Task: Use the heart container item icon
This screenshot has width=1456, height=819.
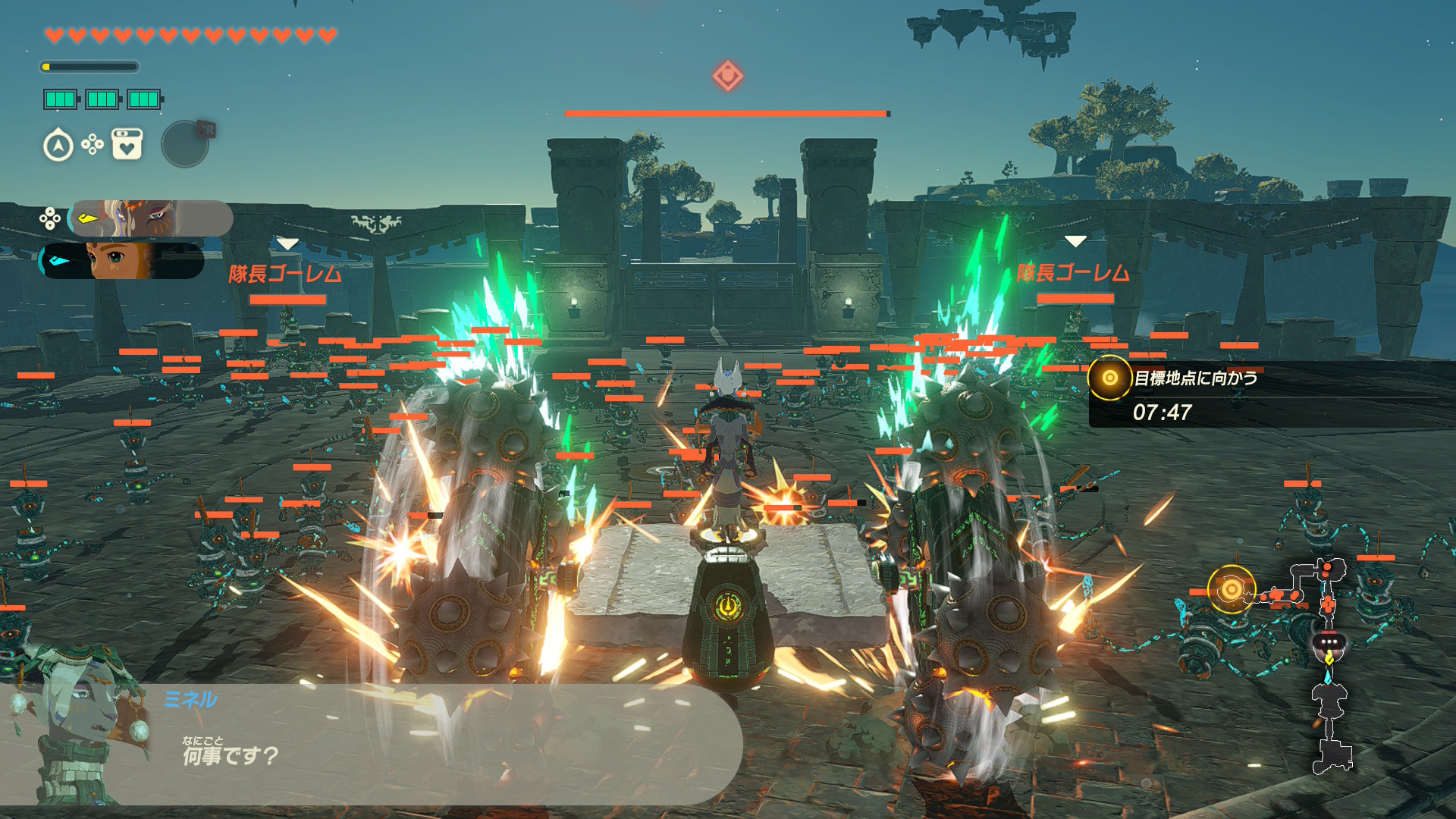Action: coord(127,144)
